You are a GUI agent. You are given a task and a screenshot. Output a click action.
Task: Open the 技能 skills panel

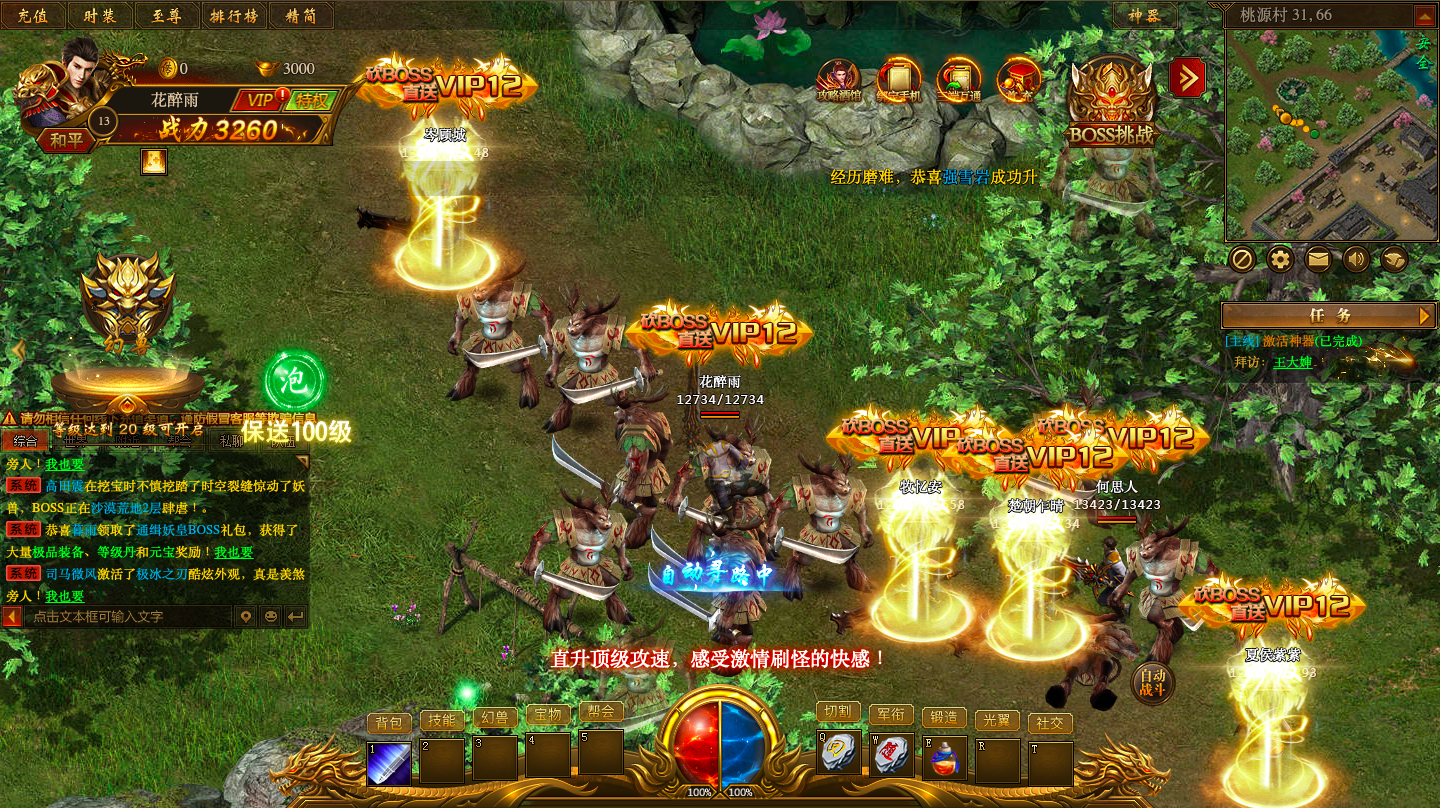(442, 720)
